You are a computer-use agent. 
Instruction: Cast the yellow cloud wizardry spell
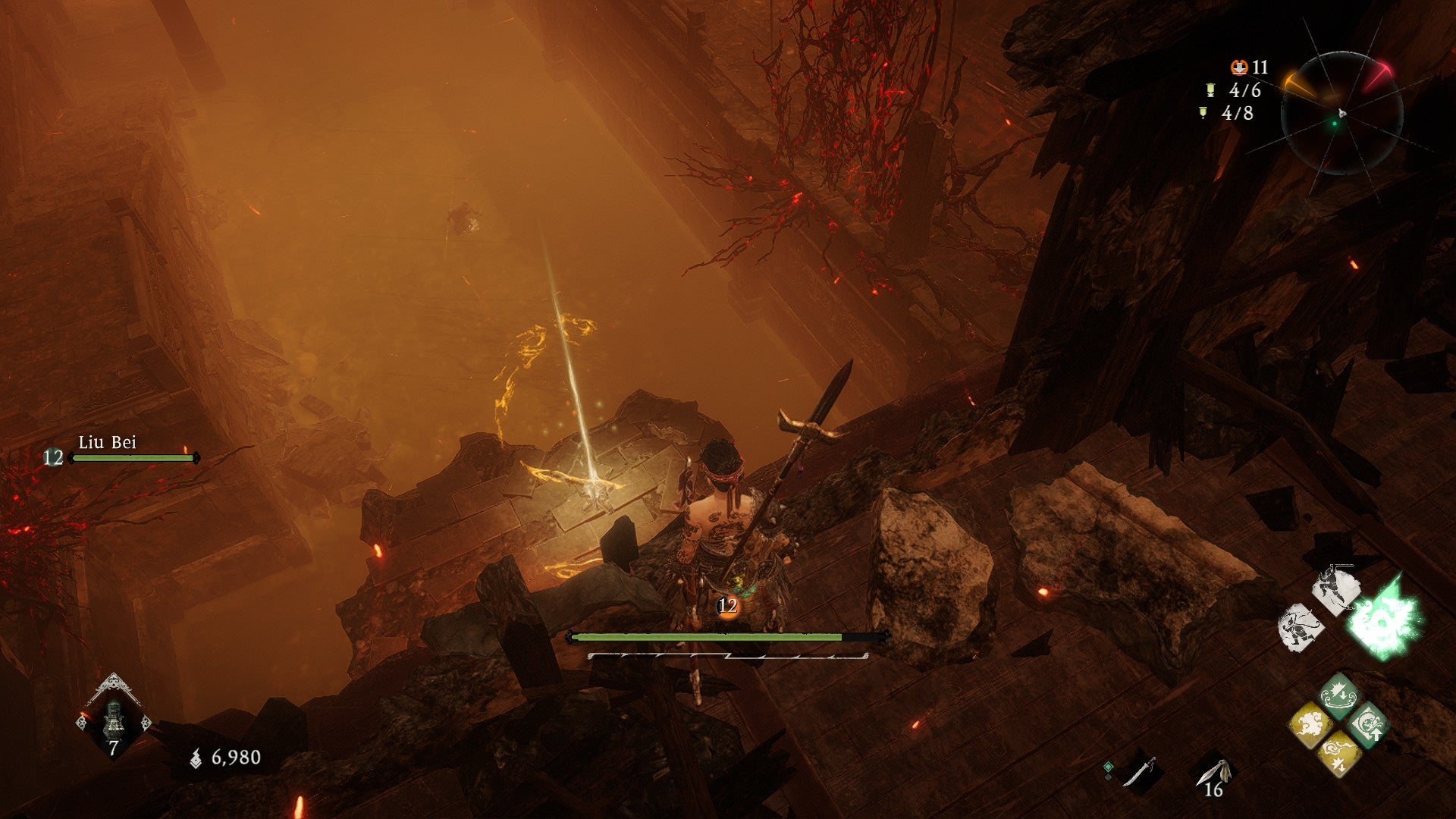pyautogui.click(x=1312, y=723)
